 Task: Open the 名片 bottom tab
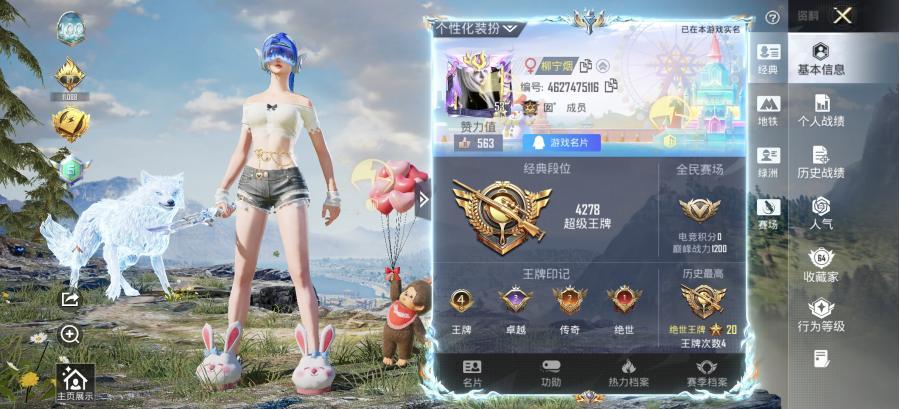pos(472,372)
